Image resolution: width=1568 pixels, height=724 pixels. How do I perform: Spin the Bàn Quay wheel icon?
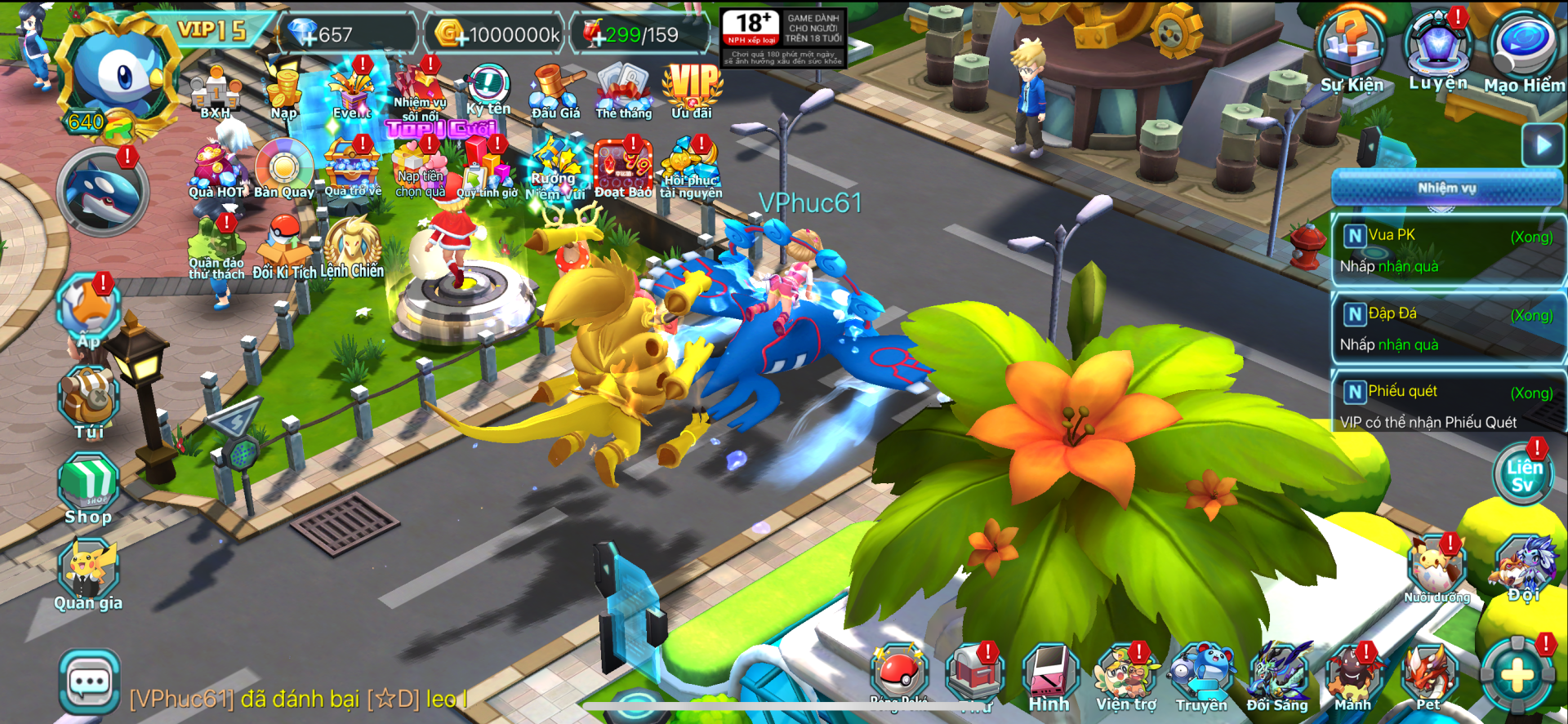[283, 169]
